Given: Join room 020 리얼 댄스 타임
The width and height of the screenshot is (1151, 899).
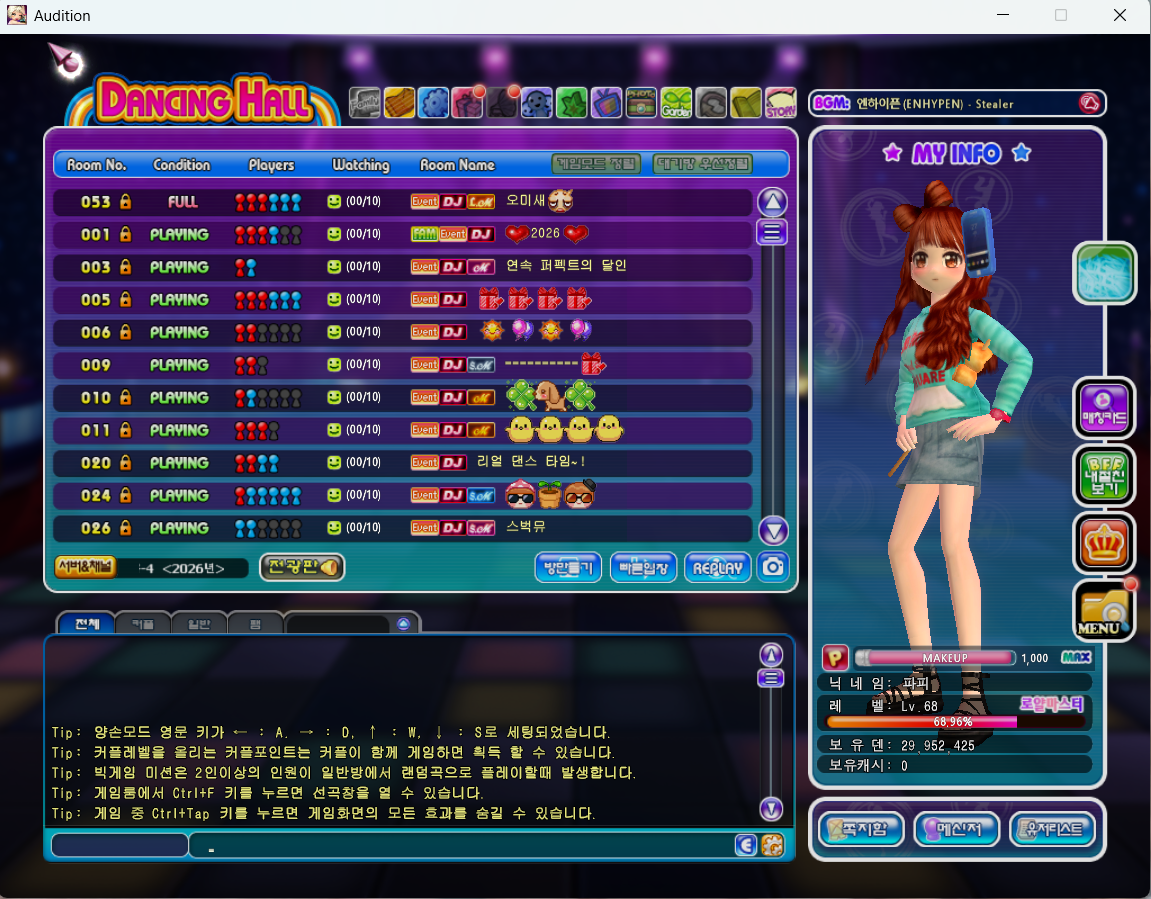Looking at the screenshot, I should coord(400,463).
